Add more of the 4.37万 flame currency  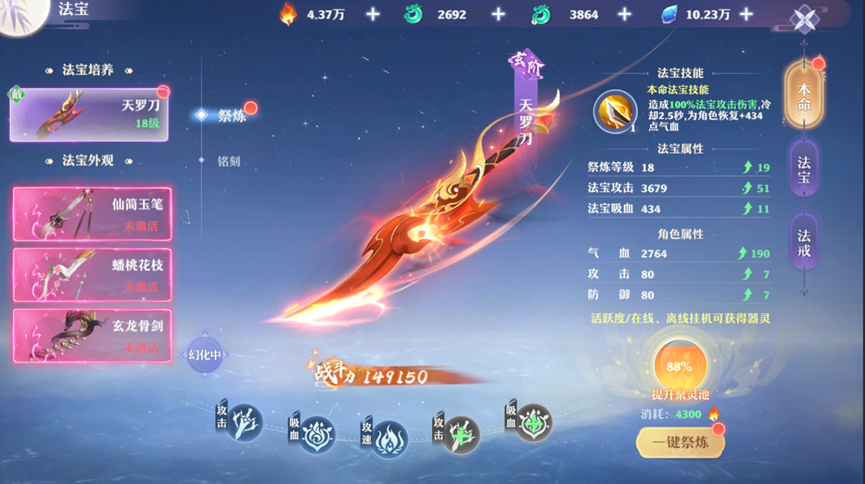(373, 14)
